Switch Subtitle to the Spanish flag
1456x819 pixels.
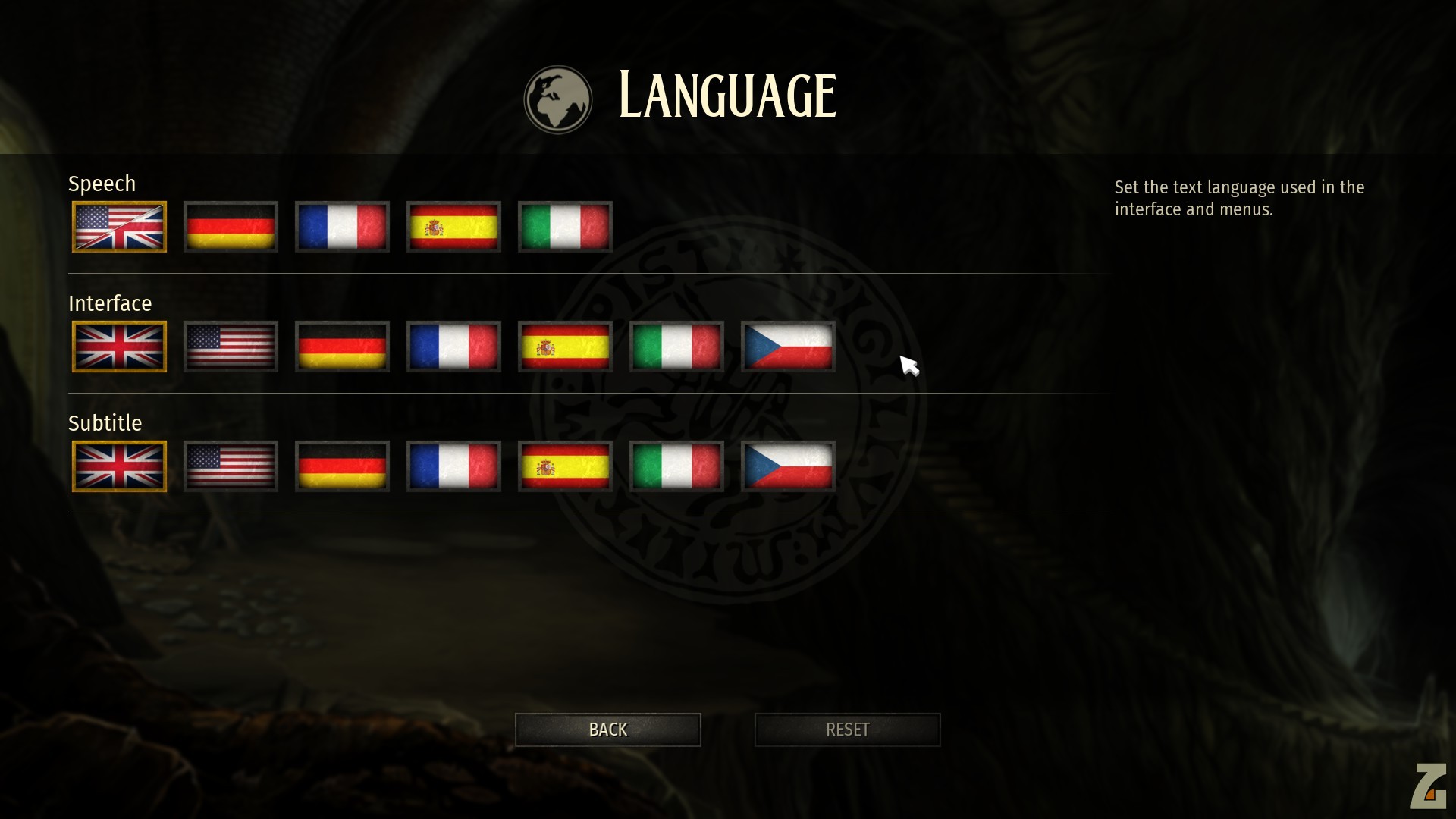pos(565,466)
